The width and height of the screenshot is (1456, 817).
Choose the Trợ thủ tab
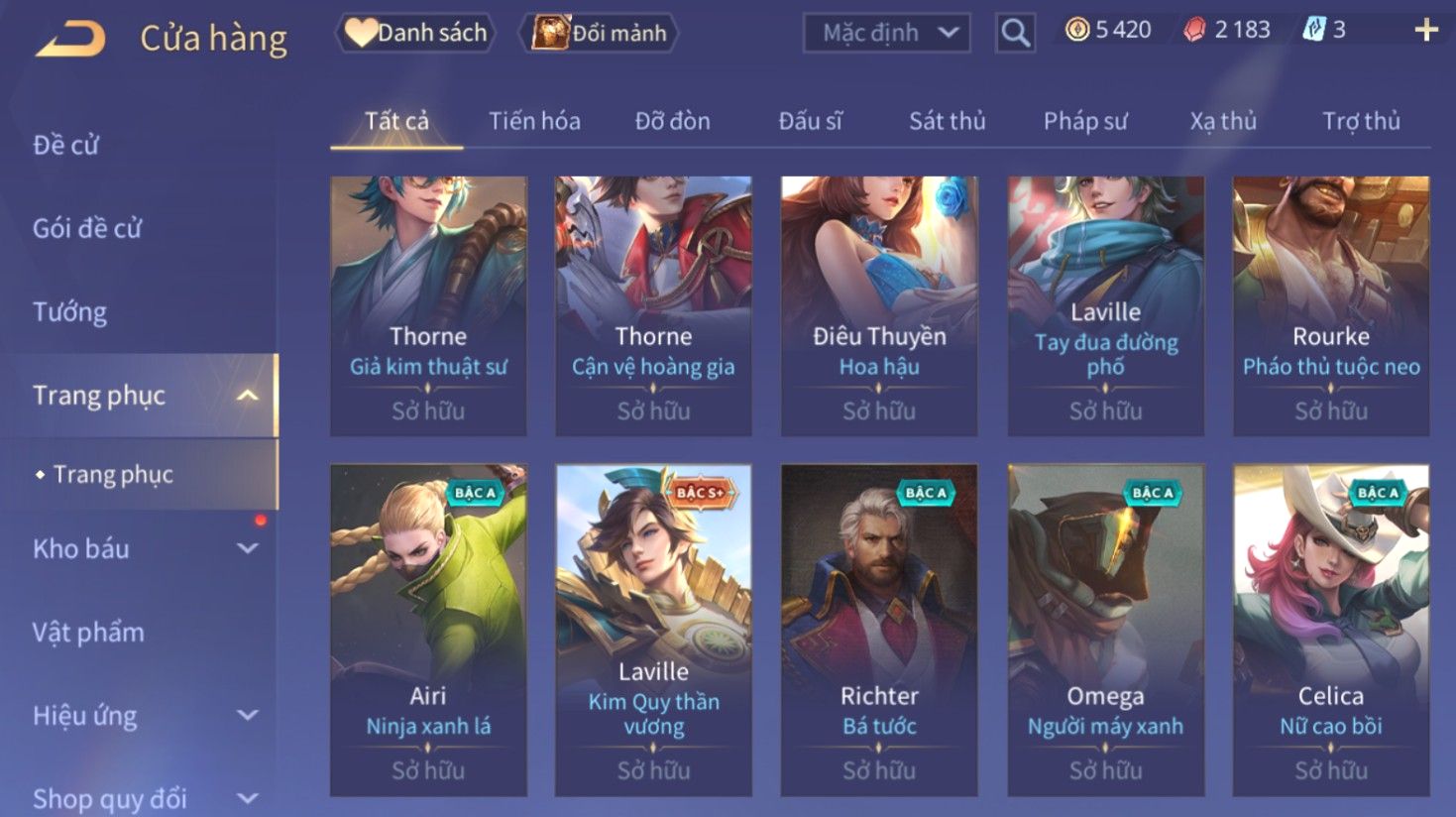(x=1361, y=121)
